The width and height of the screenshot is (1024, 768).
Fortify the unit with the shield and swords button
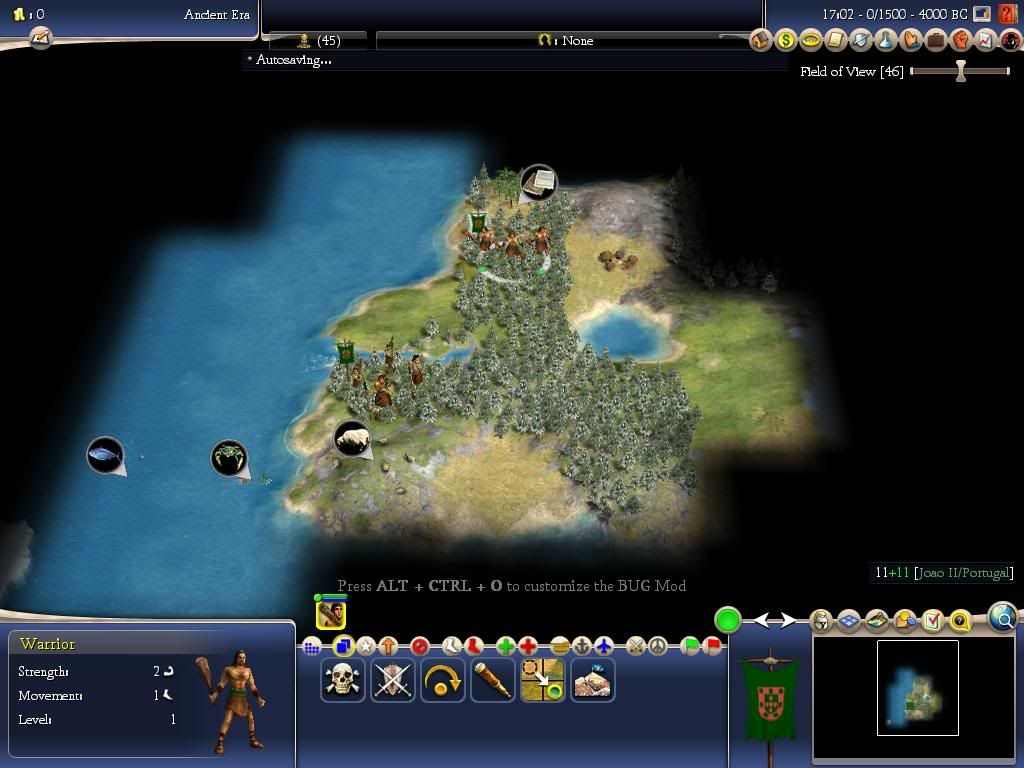point(393,680)
